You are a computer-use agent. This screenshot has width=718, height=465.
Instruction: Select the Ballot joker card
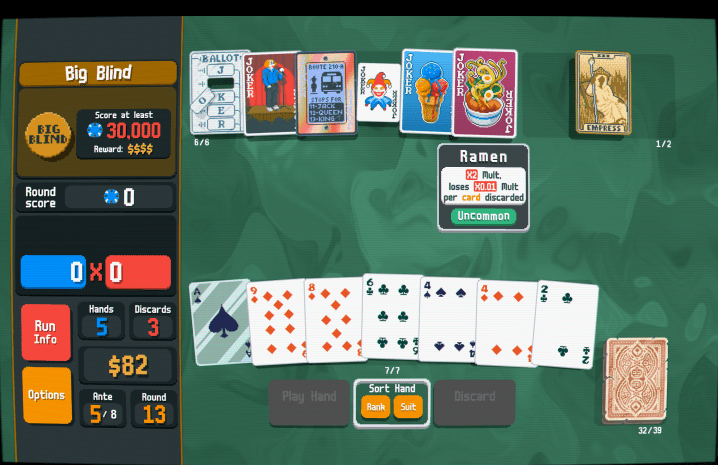[216, 93]
